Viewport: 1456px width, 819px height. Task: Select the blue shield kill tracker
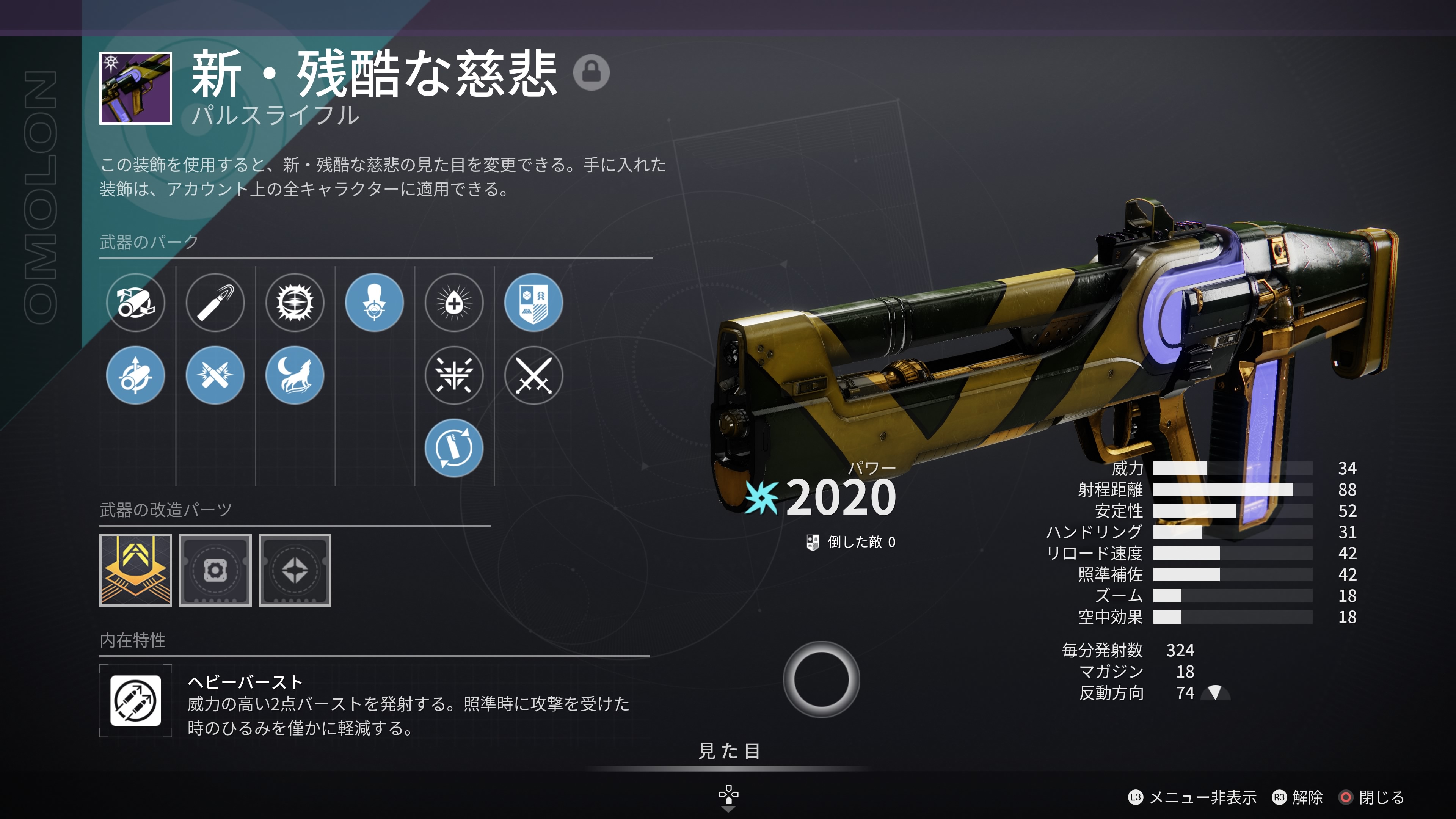pyautogui.click(x=533, y=303)
